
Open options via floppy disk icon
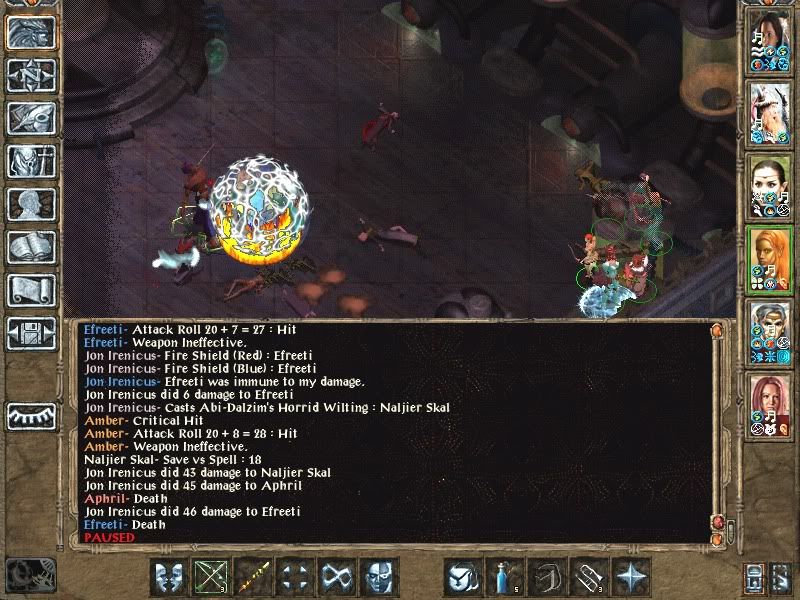point(31,332)
